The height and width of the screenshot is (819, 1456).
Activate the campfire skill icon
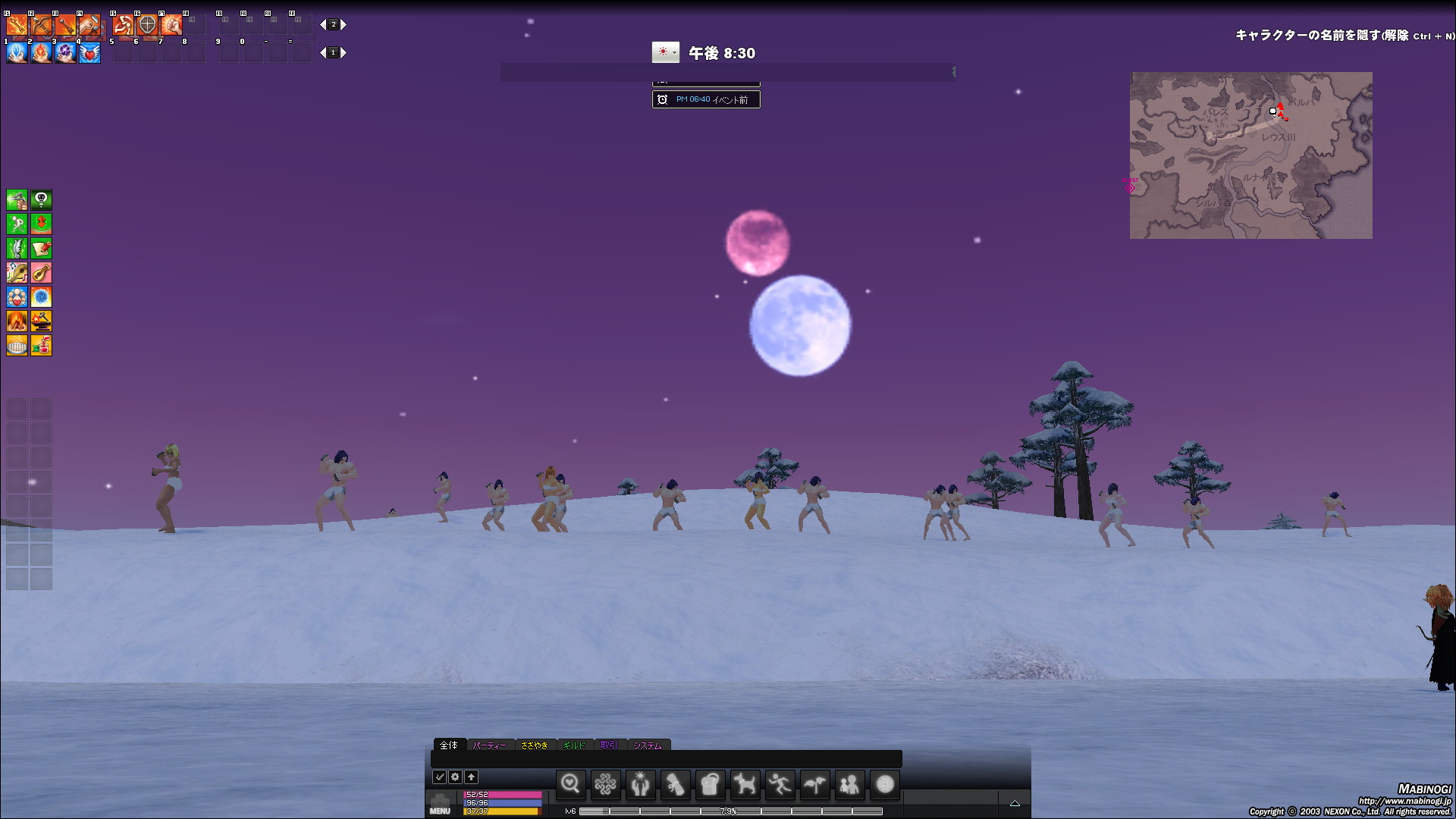click(17, 322)
